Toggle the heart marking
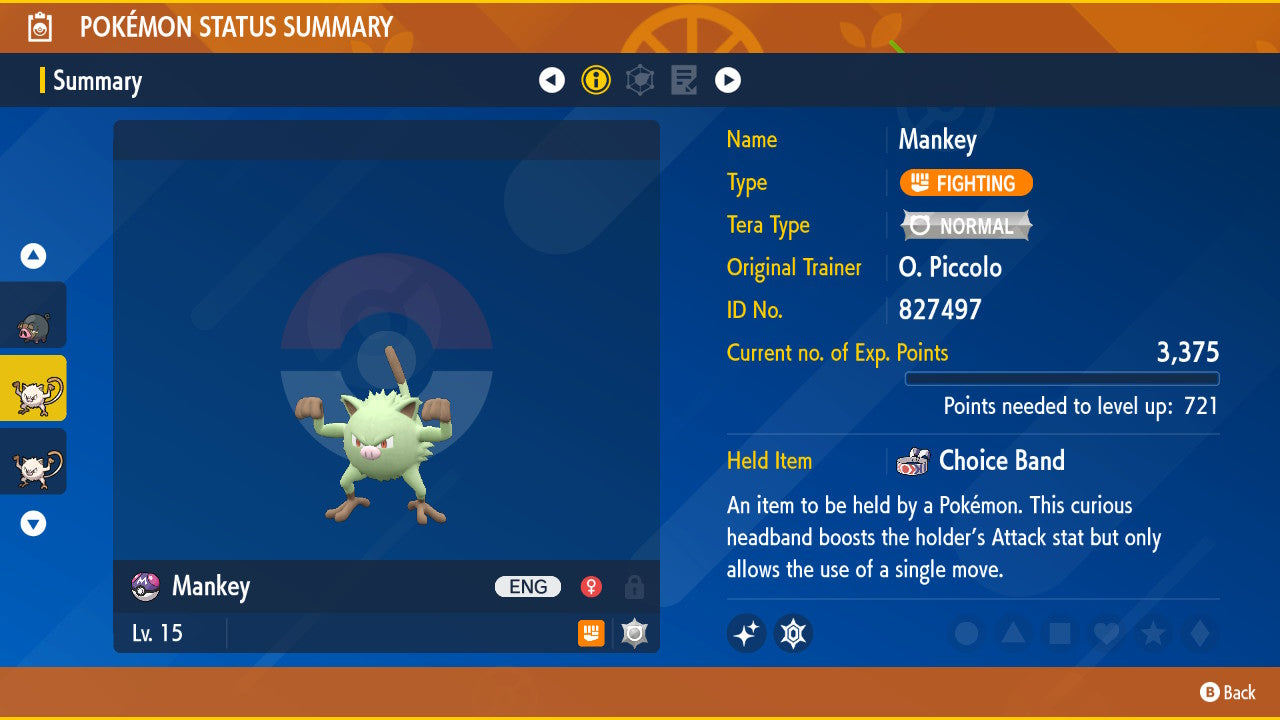 pyautogui.click(x=1105, y=633)
